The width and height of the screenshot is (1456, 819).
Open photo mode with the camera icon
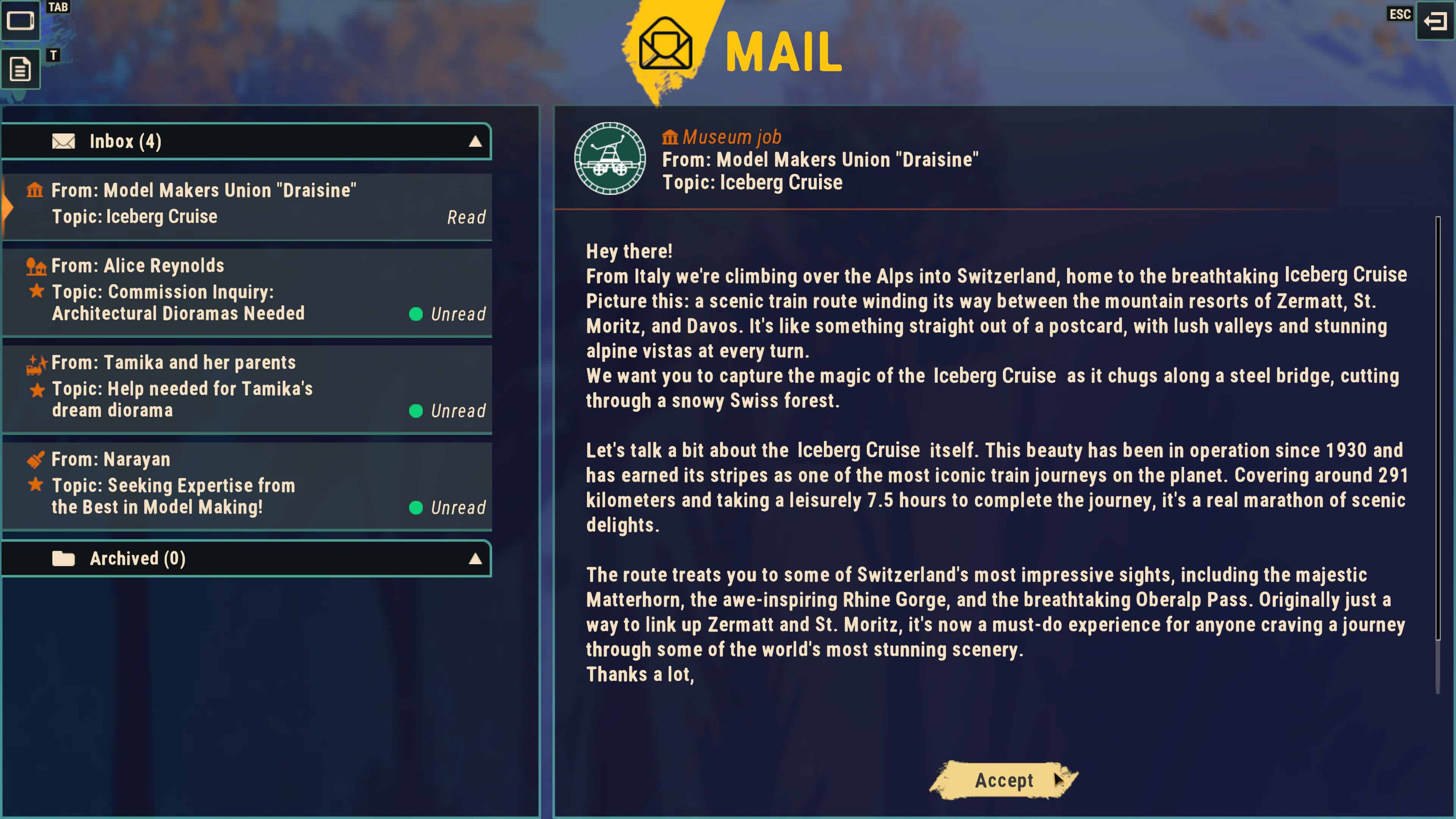click(21, 22)
